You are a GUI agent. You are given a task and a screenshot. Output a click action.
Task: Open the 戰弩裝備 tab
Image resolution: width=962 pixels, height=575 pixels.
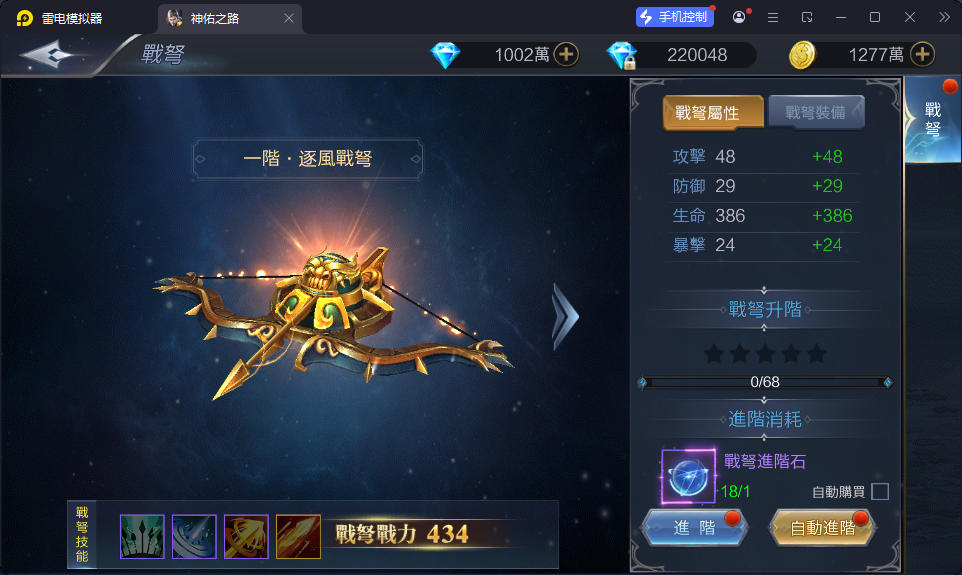pyautogui.click(x=815, y=113)
